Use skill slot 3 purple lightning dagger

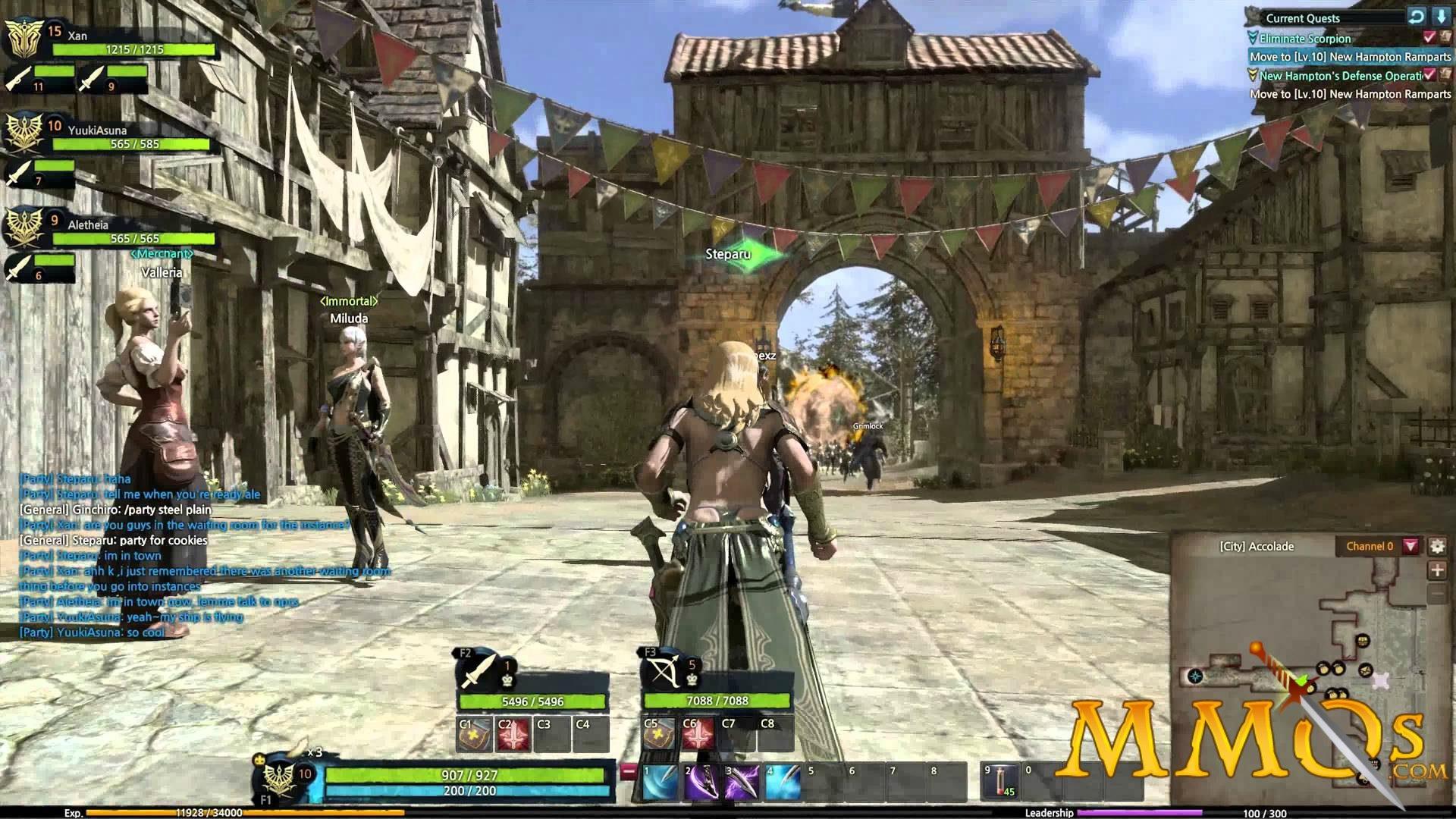(742, 783)
